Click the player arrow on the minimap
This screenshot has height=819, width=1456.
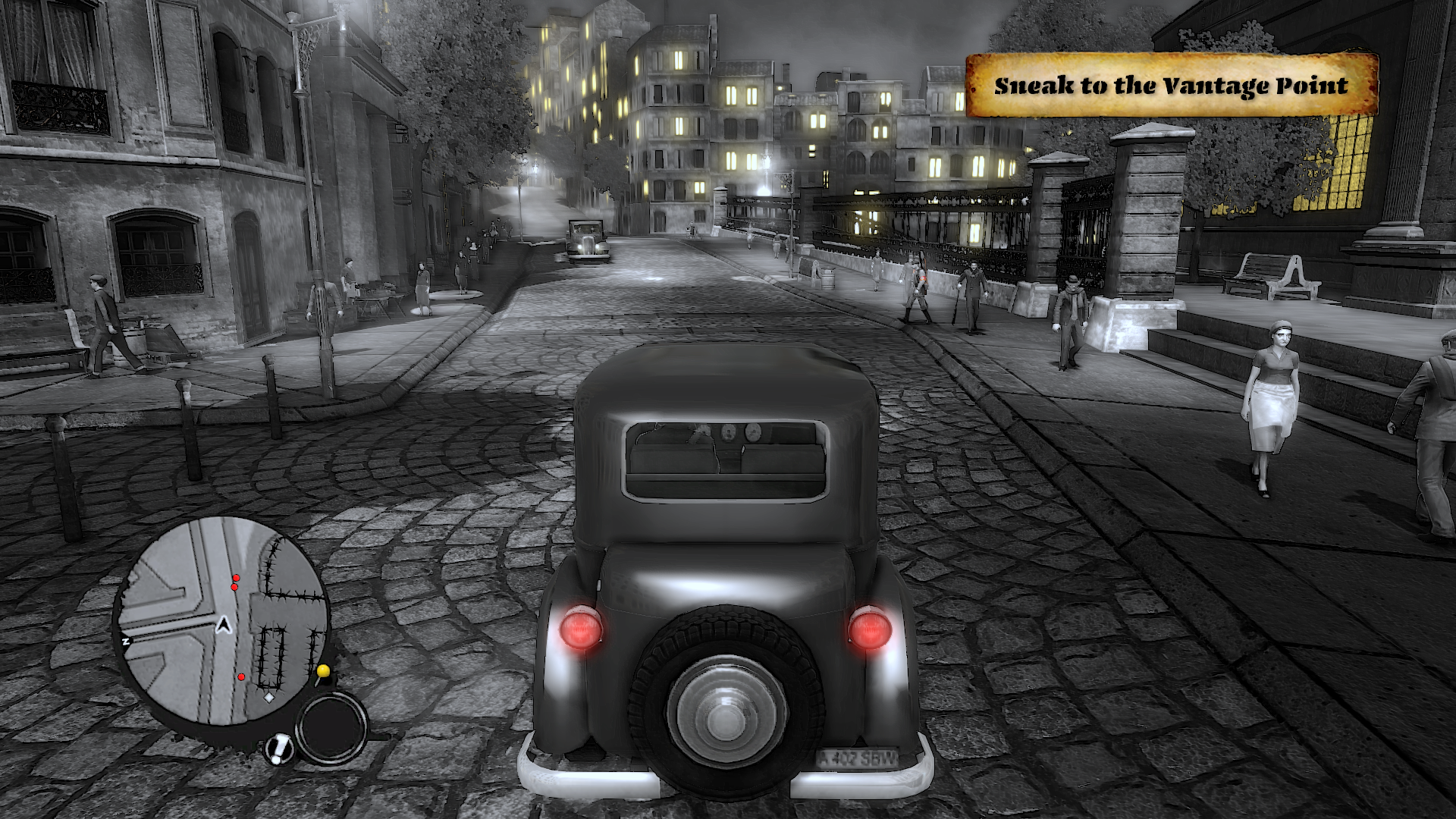pyautogui.click(x=224, y=625)
